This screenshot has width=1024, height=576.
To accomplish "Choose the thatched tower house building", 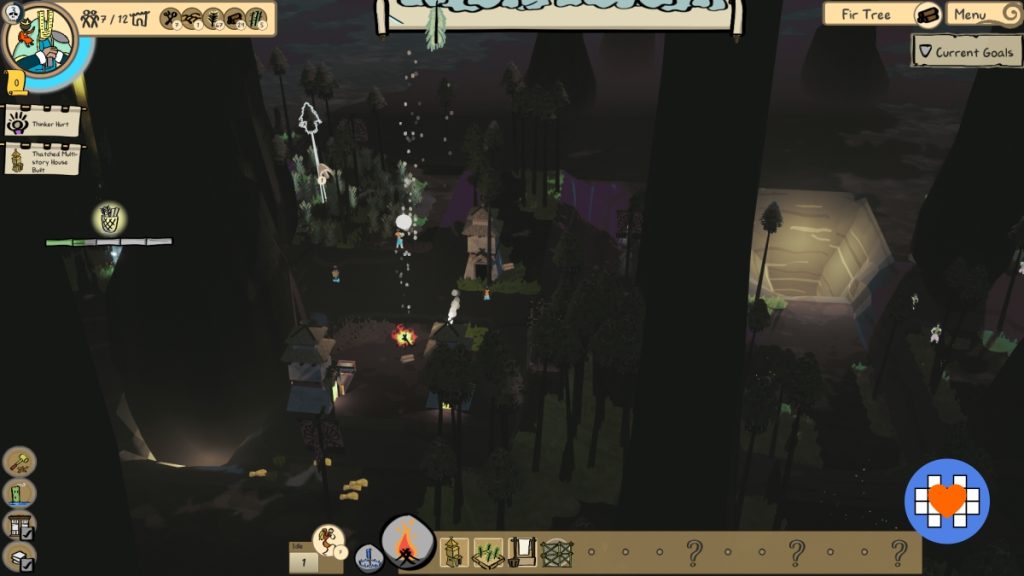I will (x=453, y=552).
